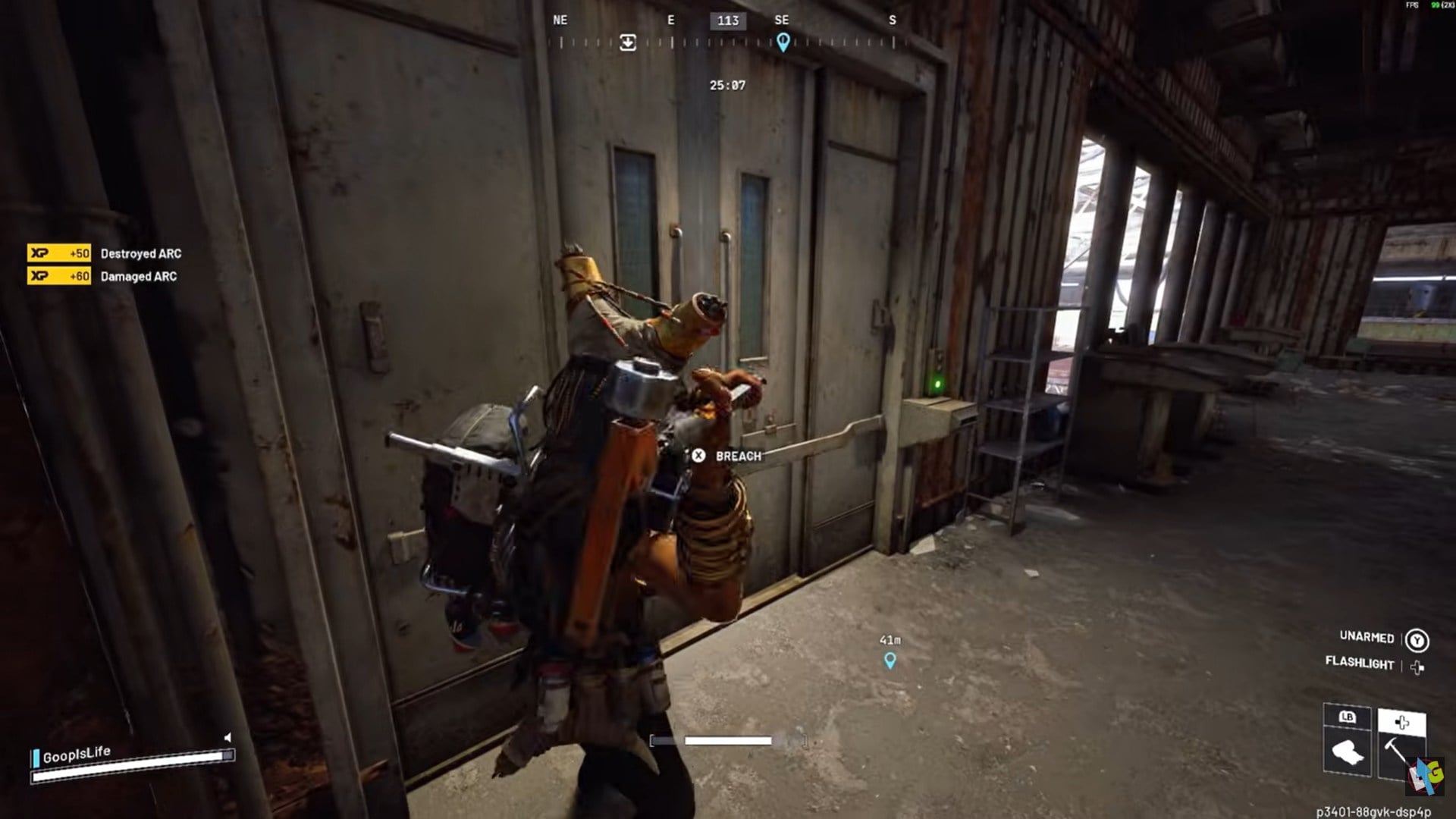Open the 113 heading indicator
This screenshot has width=1456, height=819.
pos(727,20)
